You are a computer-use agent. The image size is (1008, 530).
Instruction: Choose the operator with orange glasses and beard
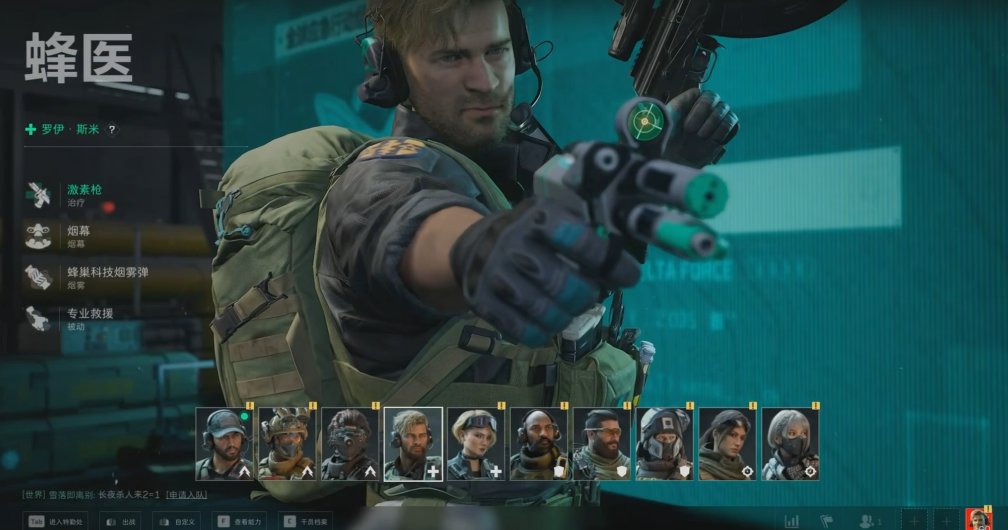click(602, 444)
